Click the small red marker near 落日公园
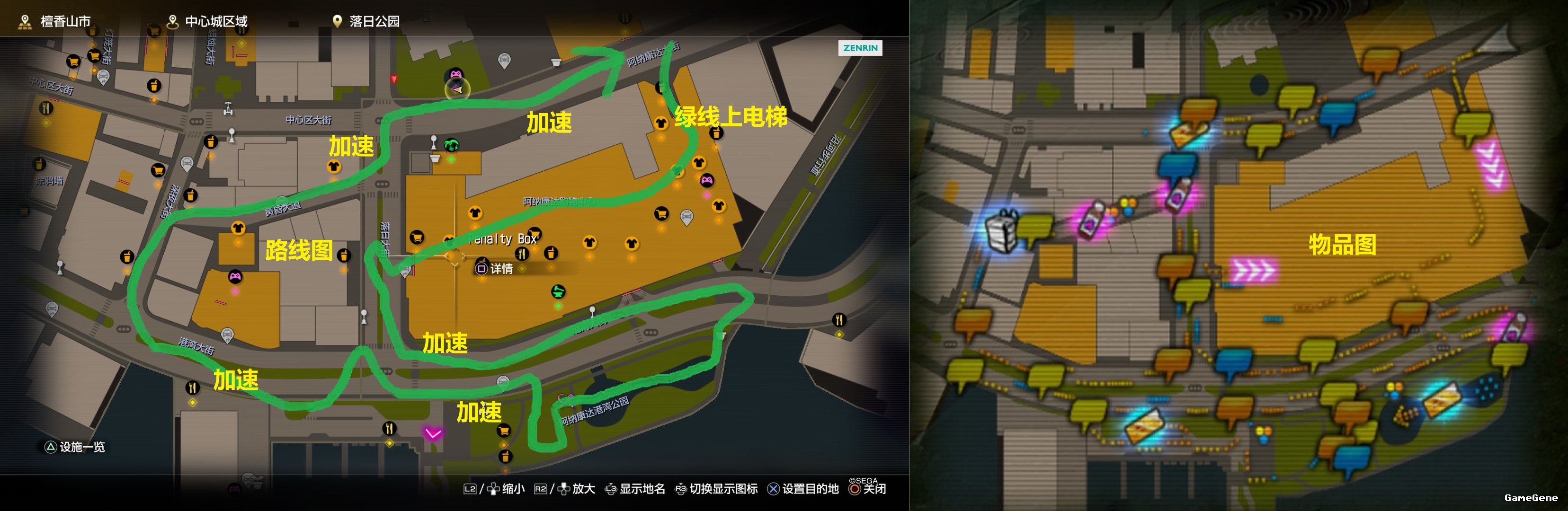This screenshot has width=1568, height=511. coord(394,79)
